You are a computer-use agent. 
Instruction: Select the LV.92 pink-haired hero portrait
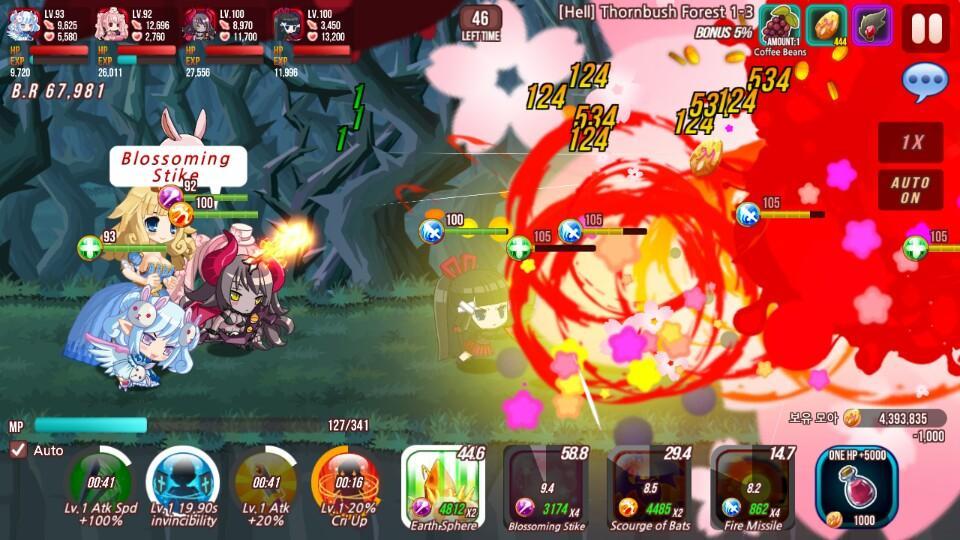click(x=112, y=24)
